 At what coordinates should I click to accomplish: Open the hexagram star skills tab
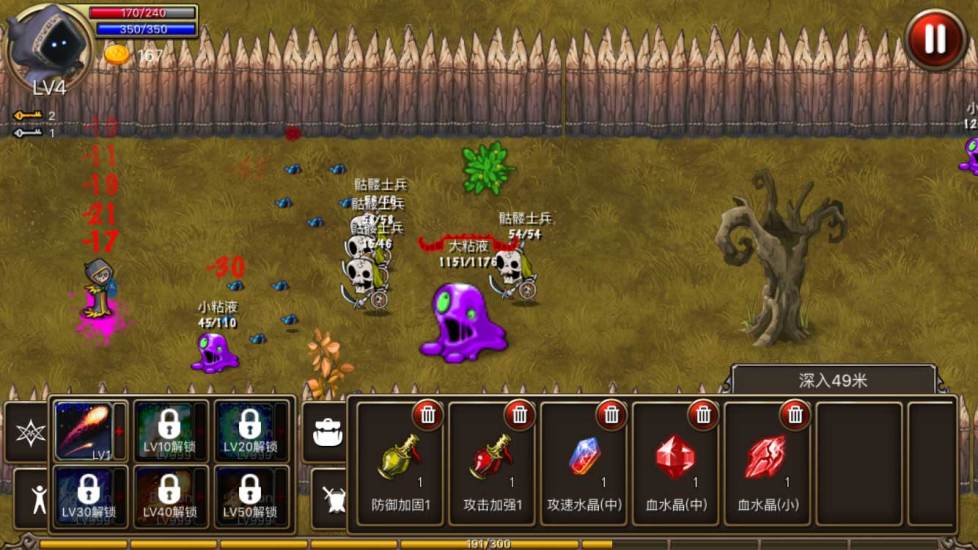coord(27,432)
